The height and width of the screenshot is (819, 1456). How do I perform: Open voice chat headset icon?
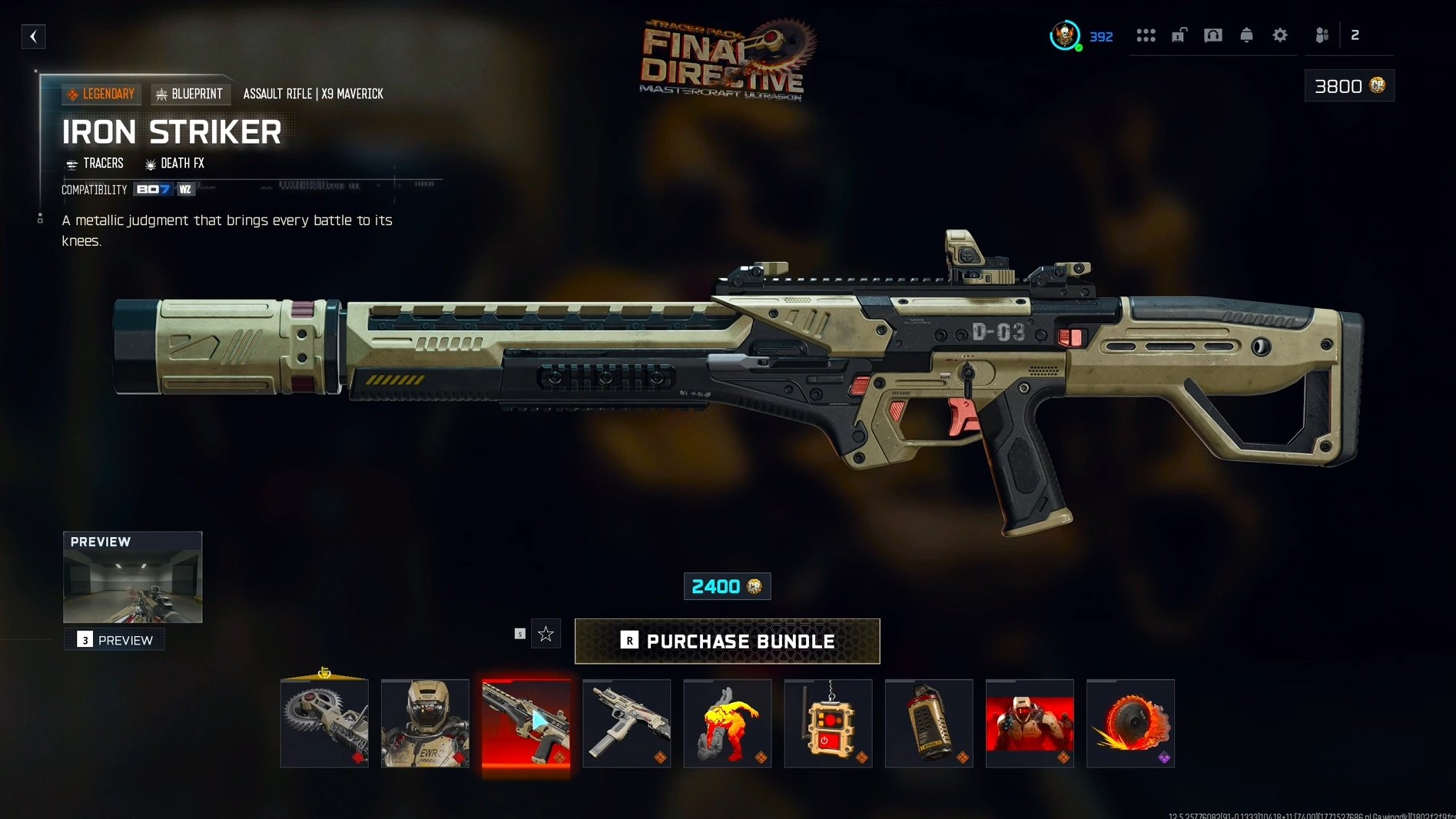(1213, 35)
